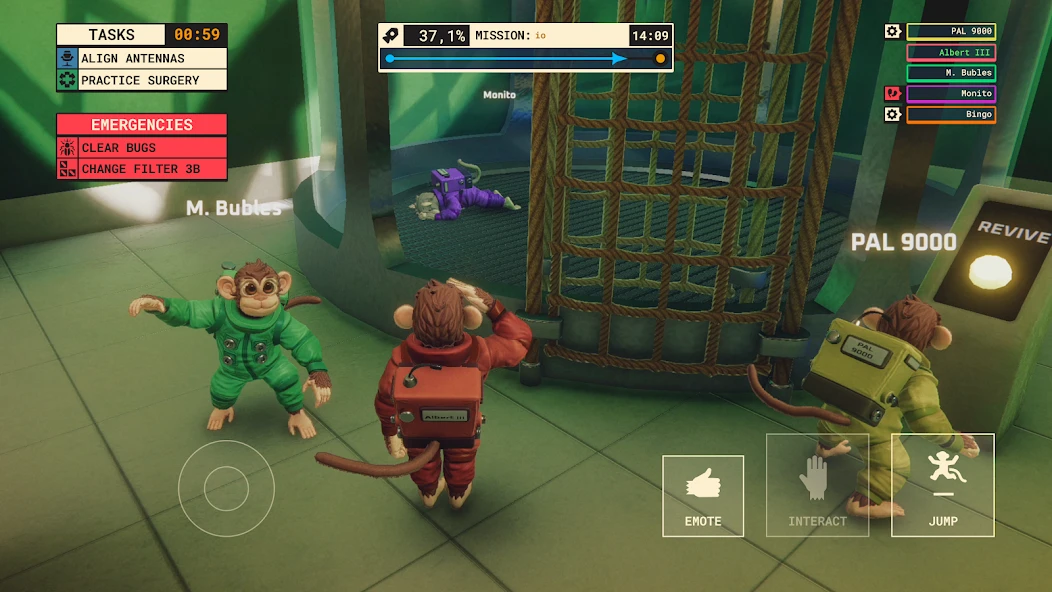
Task: Click the gear icon beside PAL 9000
Action: [x=893, y=31]
